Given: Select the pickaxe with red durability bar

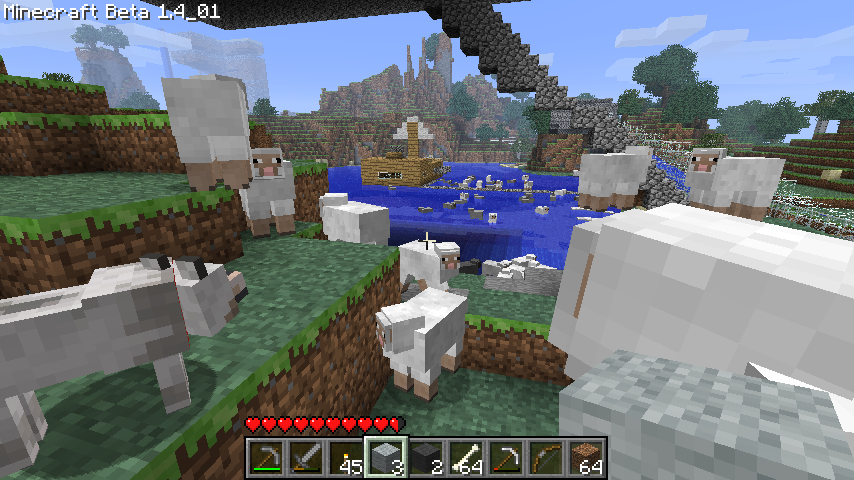Looking at the screenshot, I should (x=506, y=458).
